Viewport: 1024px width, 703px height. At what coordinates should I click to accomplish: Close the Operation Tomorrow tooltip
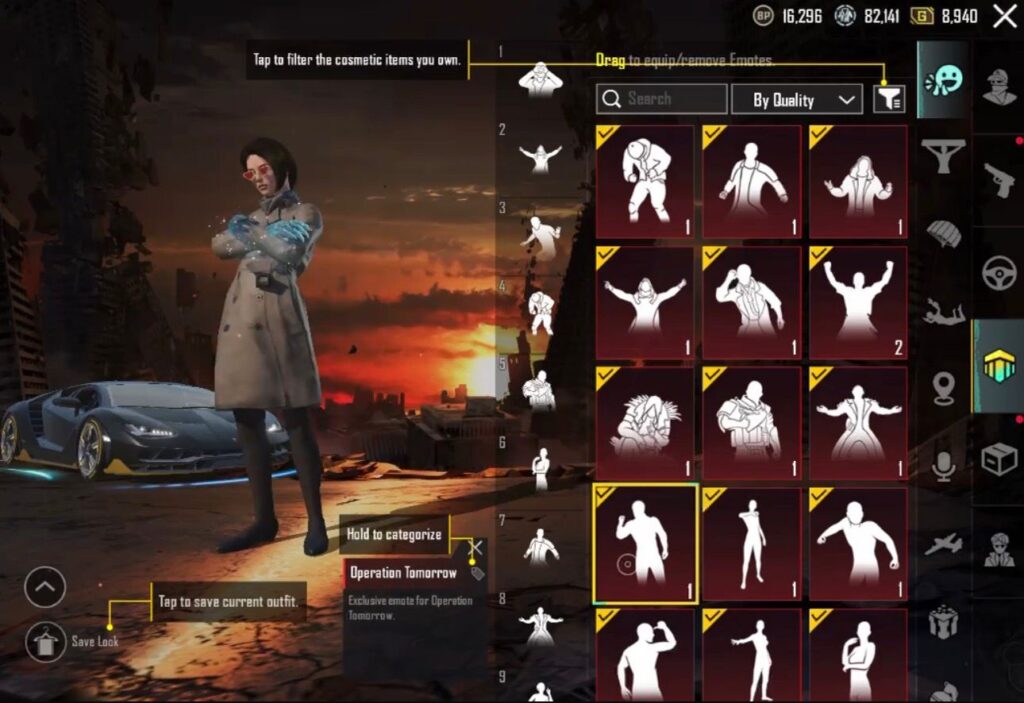(477, 547)
